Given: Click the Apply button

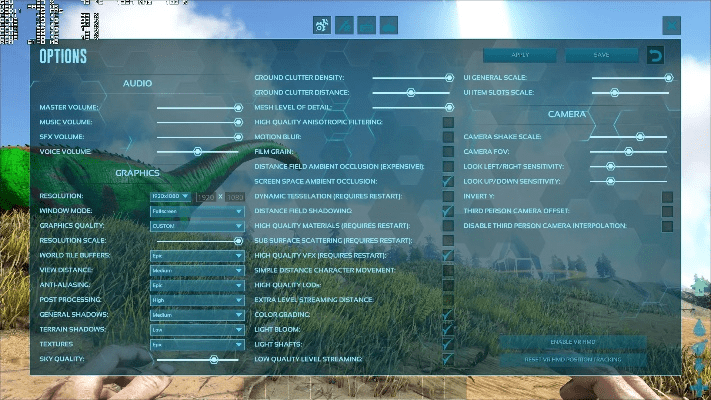Looking at the screenshot, I should 519,55.
